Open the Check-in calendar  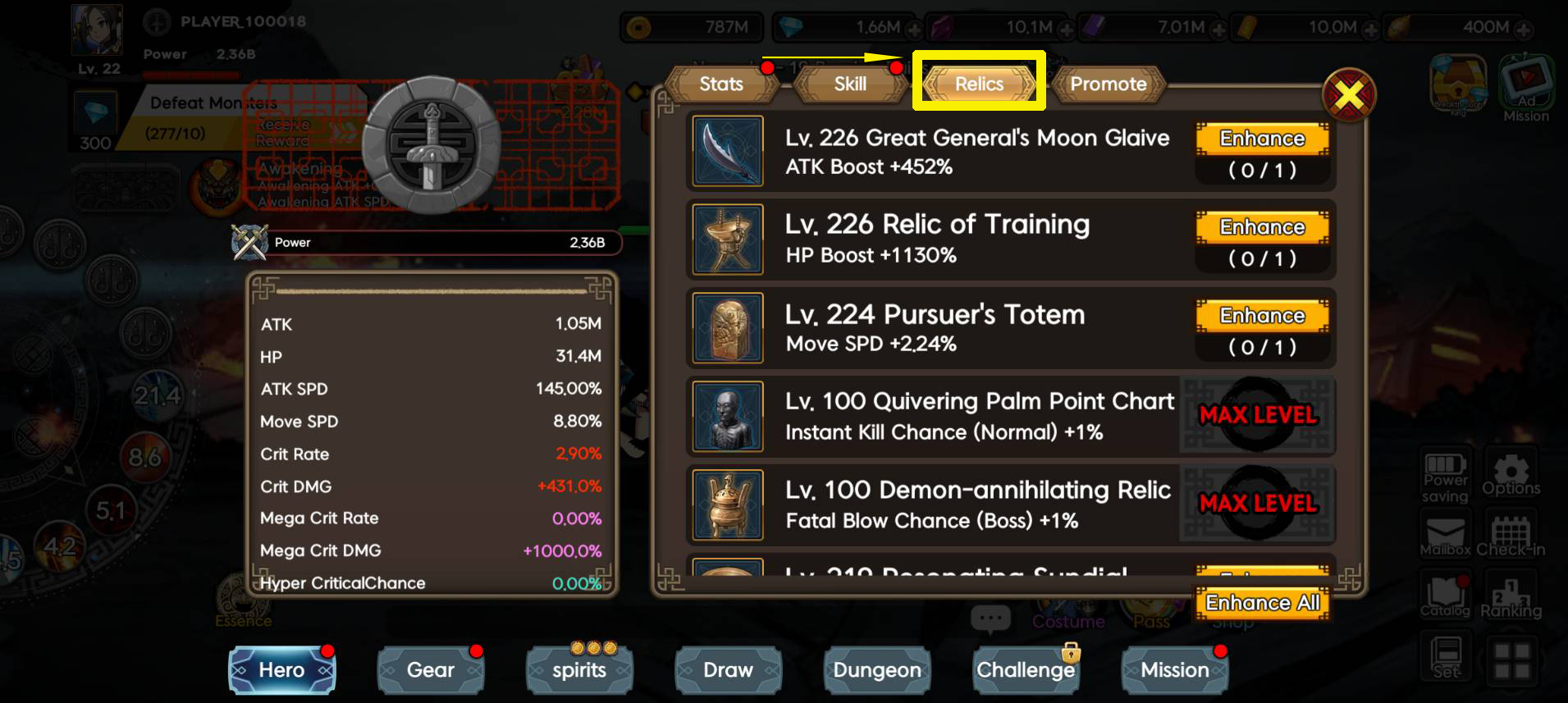[1511, 533]
